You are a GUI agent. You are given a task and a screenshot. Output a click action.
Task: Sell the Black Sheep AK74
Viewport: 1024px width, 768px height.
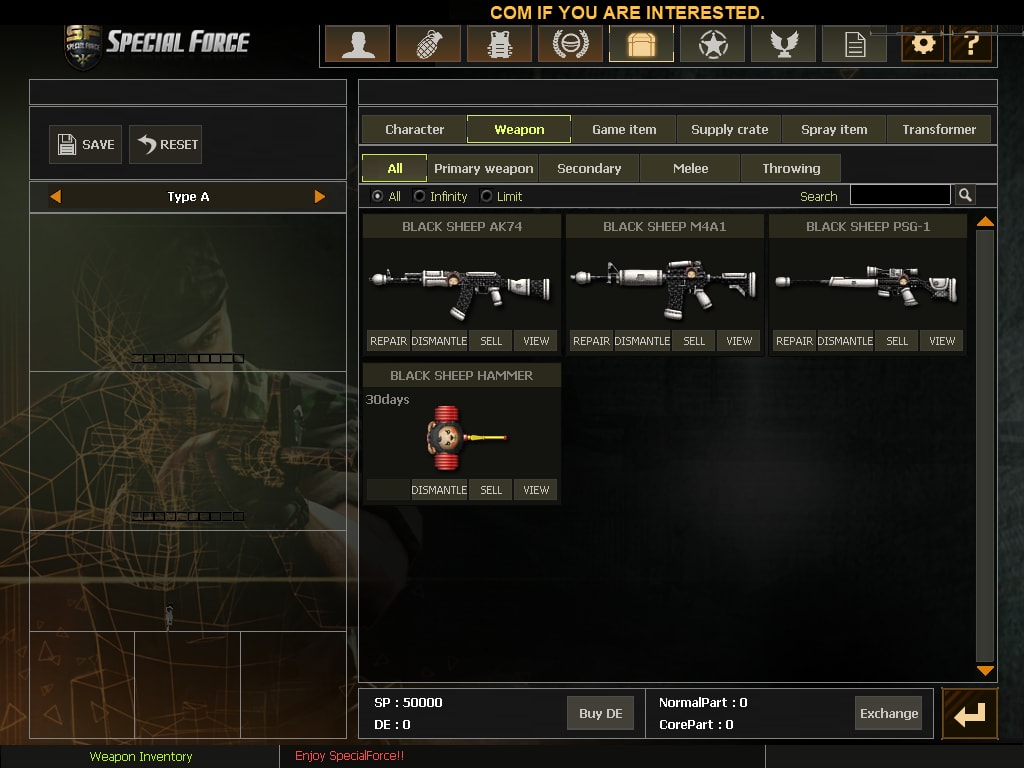(491, 341)
